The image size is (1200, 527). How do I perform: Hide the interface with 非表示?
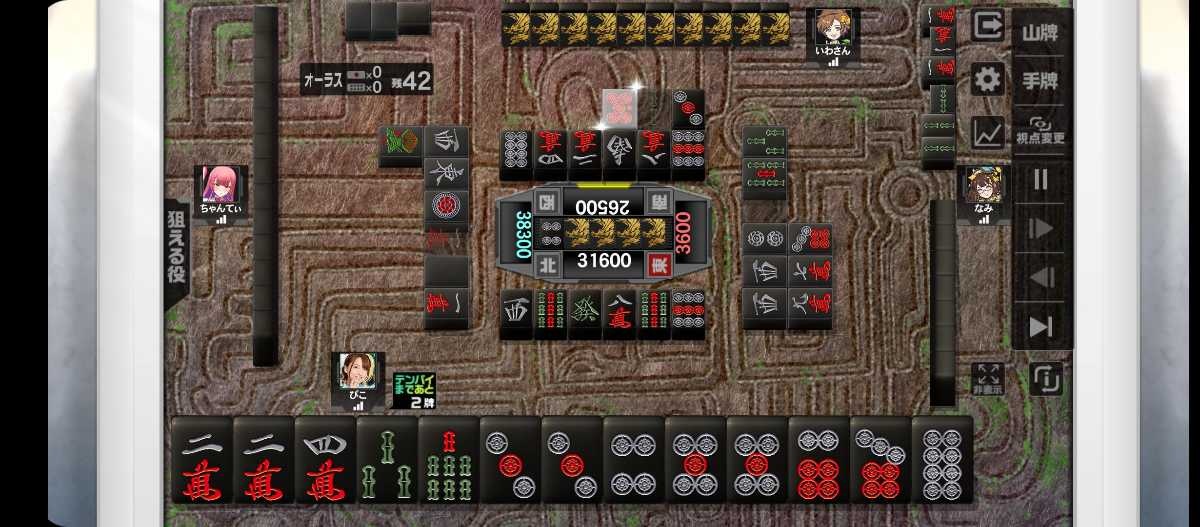pyautogui.click(x=987, y=377)
